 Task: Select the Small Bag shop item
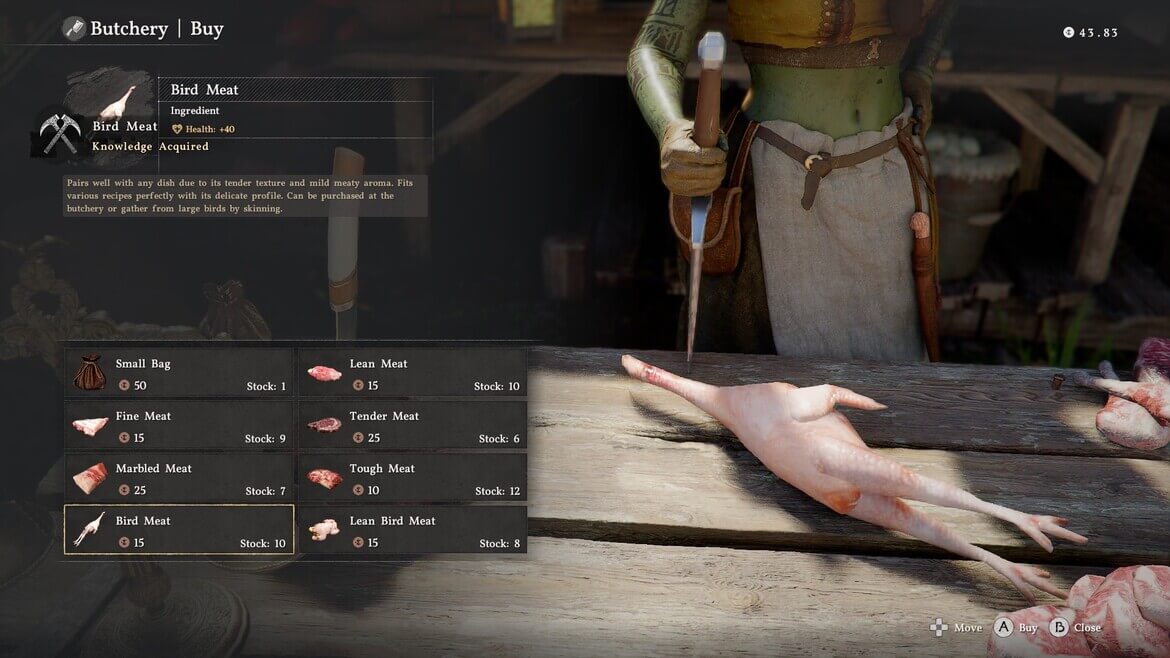pos(179,373)
